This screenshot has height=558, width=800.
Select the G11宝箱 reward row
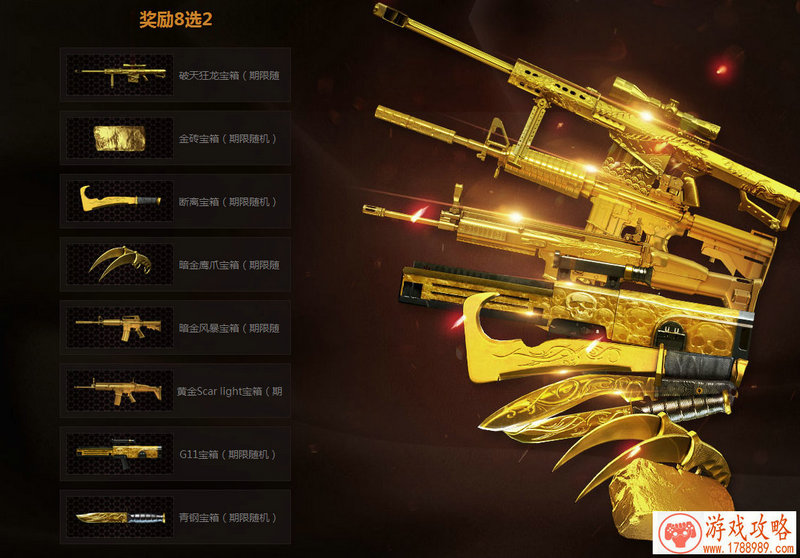(175, 454)
